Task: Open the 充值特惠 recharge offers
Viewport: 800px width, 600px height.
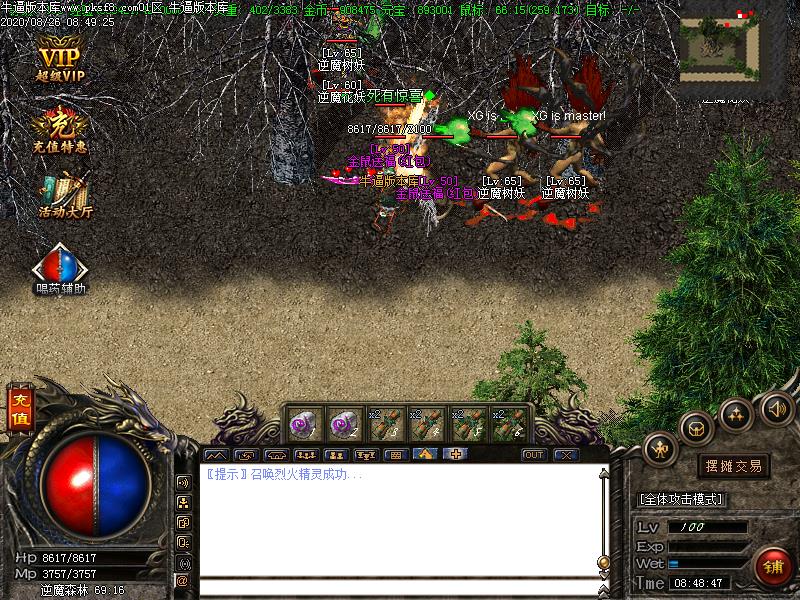Action: [60, 130]
